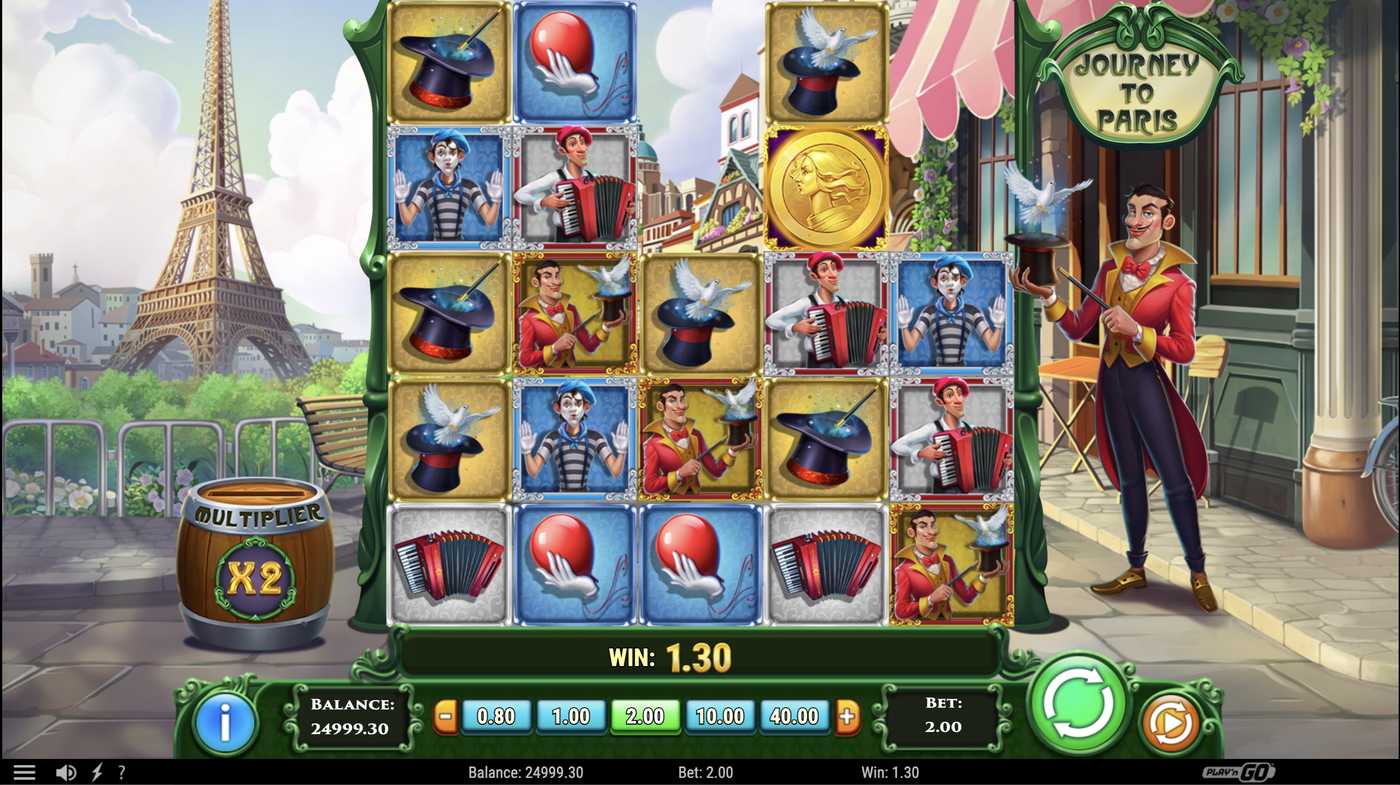Image resolution: width=1400 pixels, height=785 pixels.
Task: Open help via the question mark icon
Action: [122, 771]
